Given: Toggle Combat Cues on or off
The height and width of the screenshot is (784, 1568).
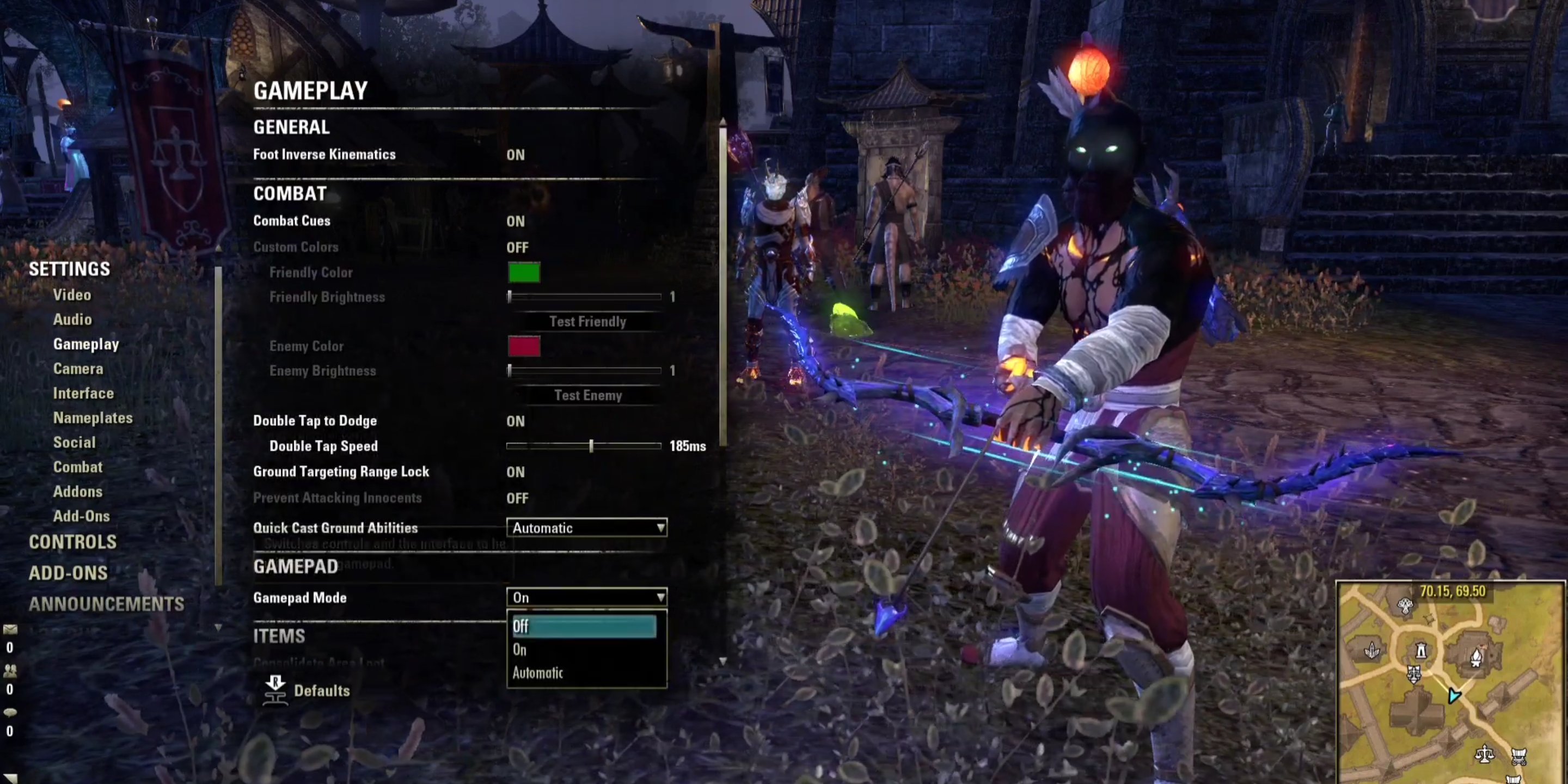Looking at the screenshot, I should (x=515, y=222).
